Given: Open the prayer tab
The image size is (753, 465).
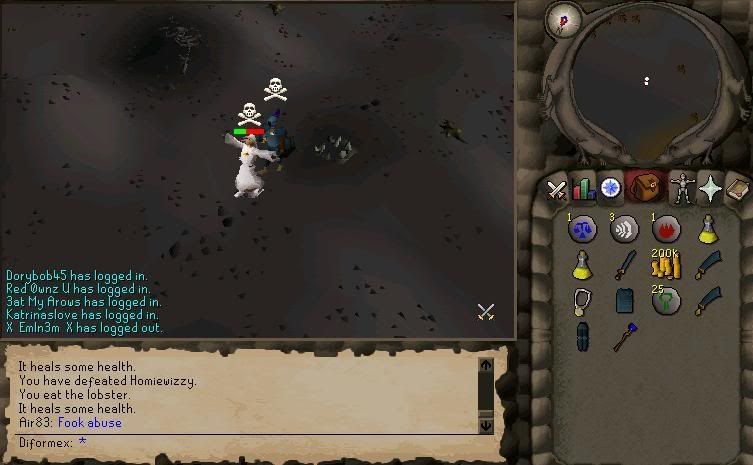Looking at the screenshot, I should coord(710,188).
